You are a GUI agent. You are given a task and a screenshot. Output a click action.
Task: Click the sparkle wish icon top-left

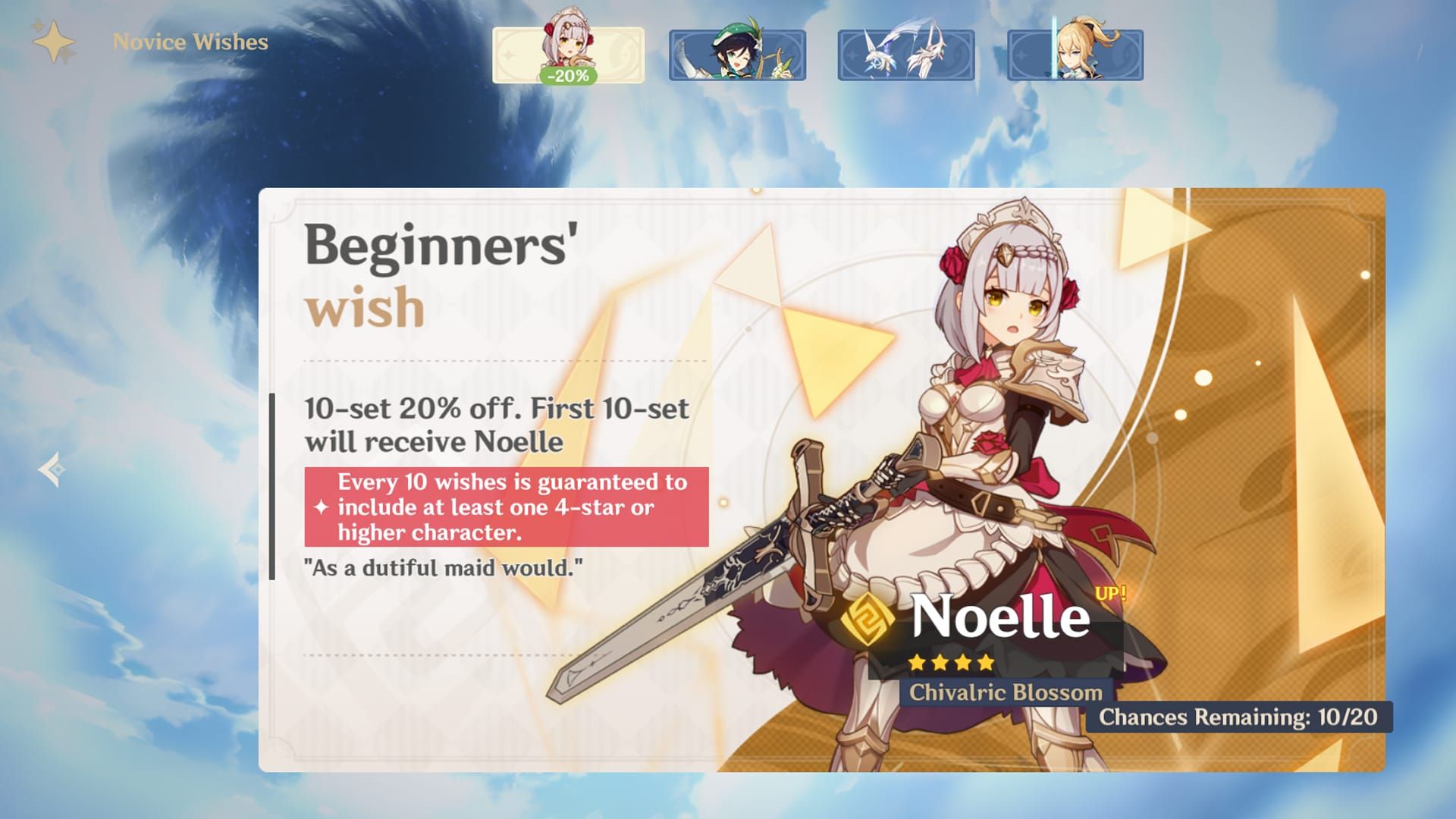(55, 42)
